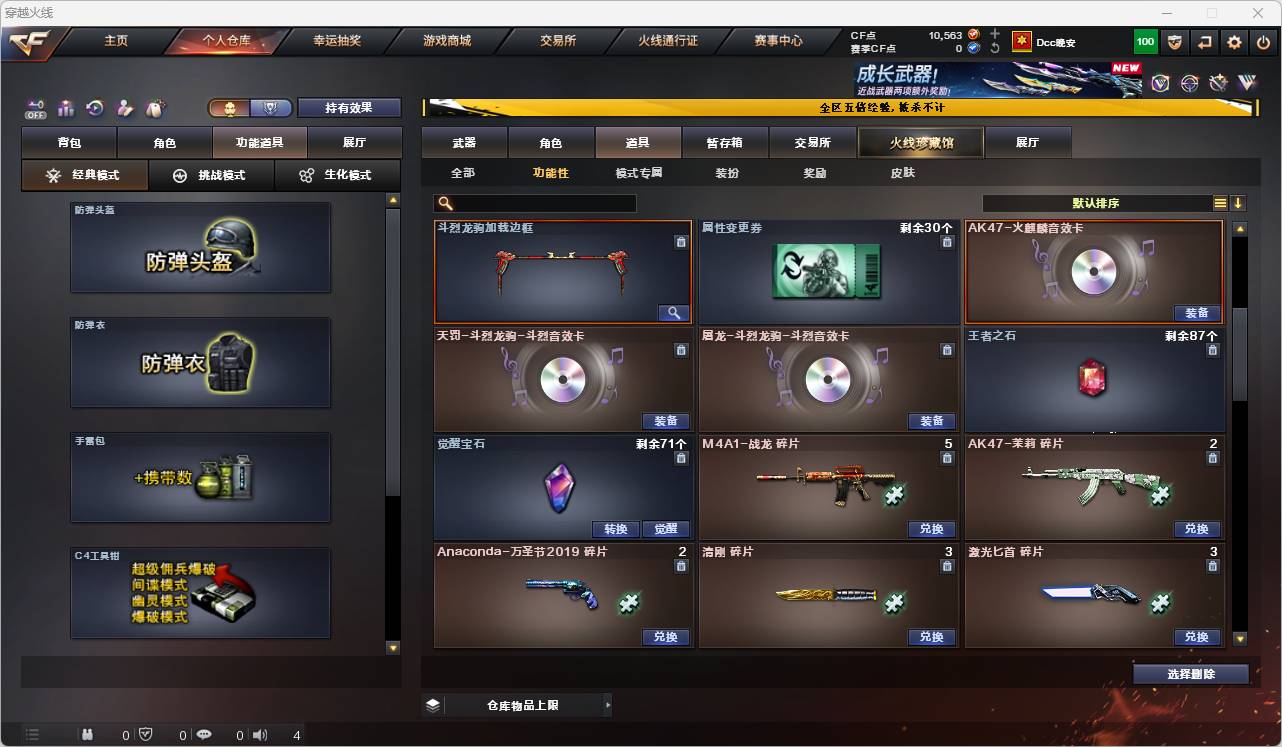Open the settings gear icon
This screenshot has height=747, width=1282.
(1234, 42)
